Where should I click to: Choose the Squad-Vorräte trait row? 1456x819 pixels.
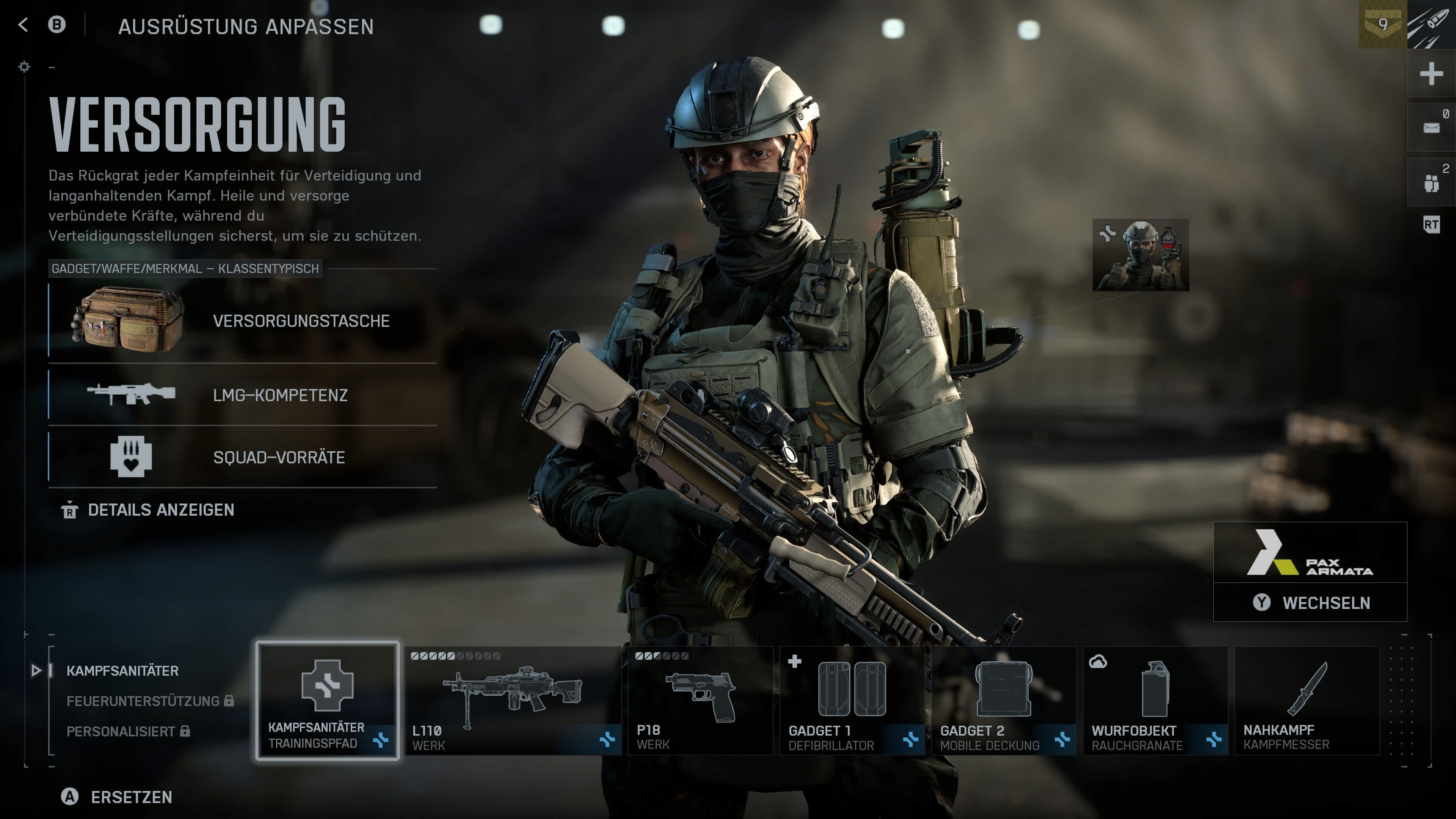click(x=243, y=457)
